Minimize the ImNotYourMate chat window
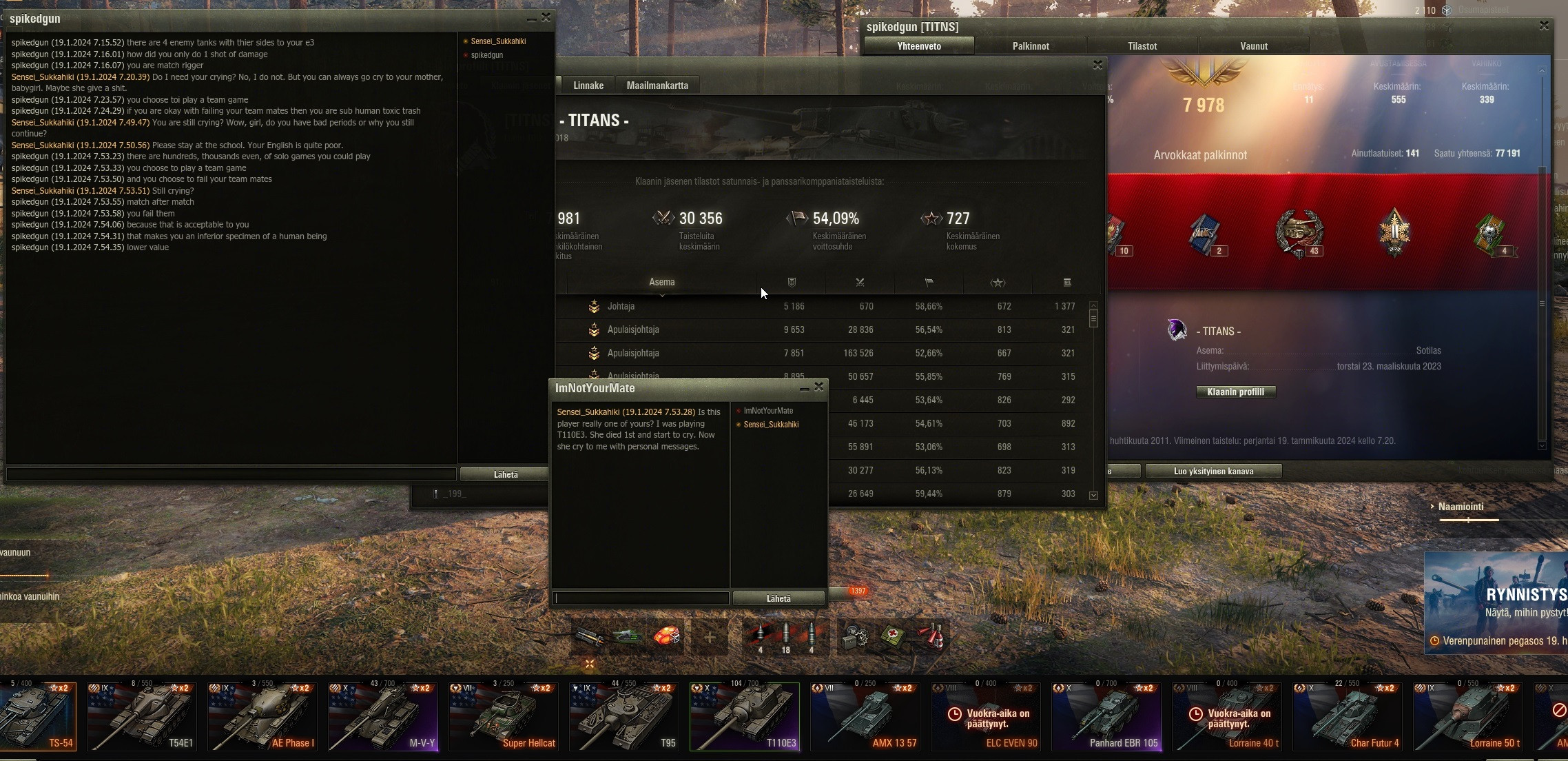The image size is (1568, 761). point(804,389)
